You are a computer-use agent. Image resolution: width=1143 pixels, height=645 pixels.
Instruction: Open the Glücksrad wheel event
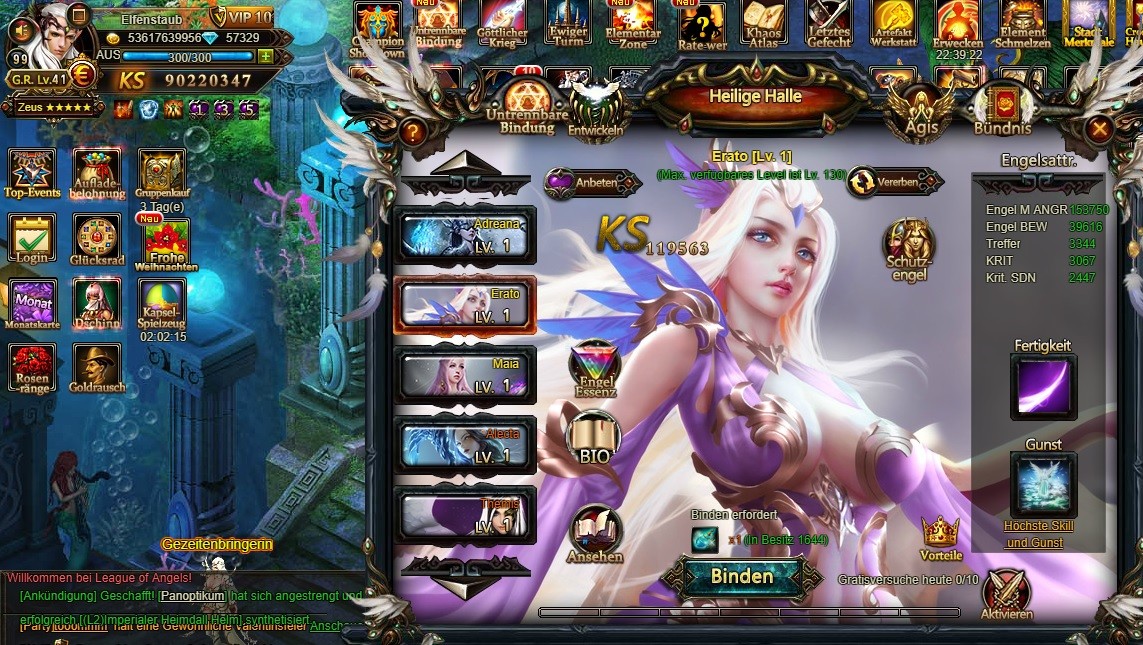coord(96,240)
